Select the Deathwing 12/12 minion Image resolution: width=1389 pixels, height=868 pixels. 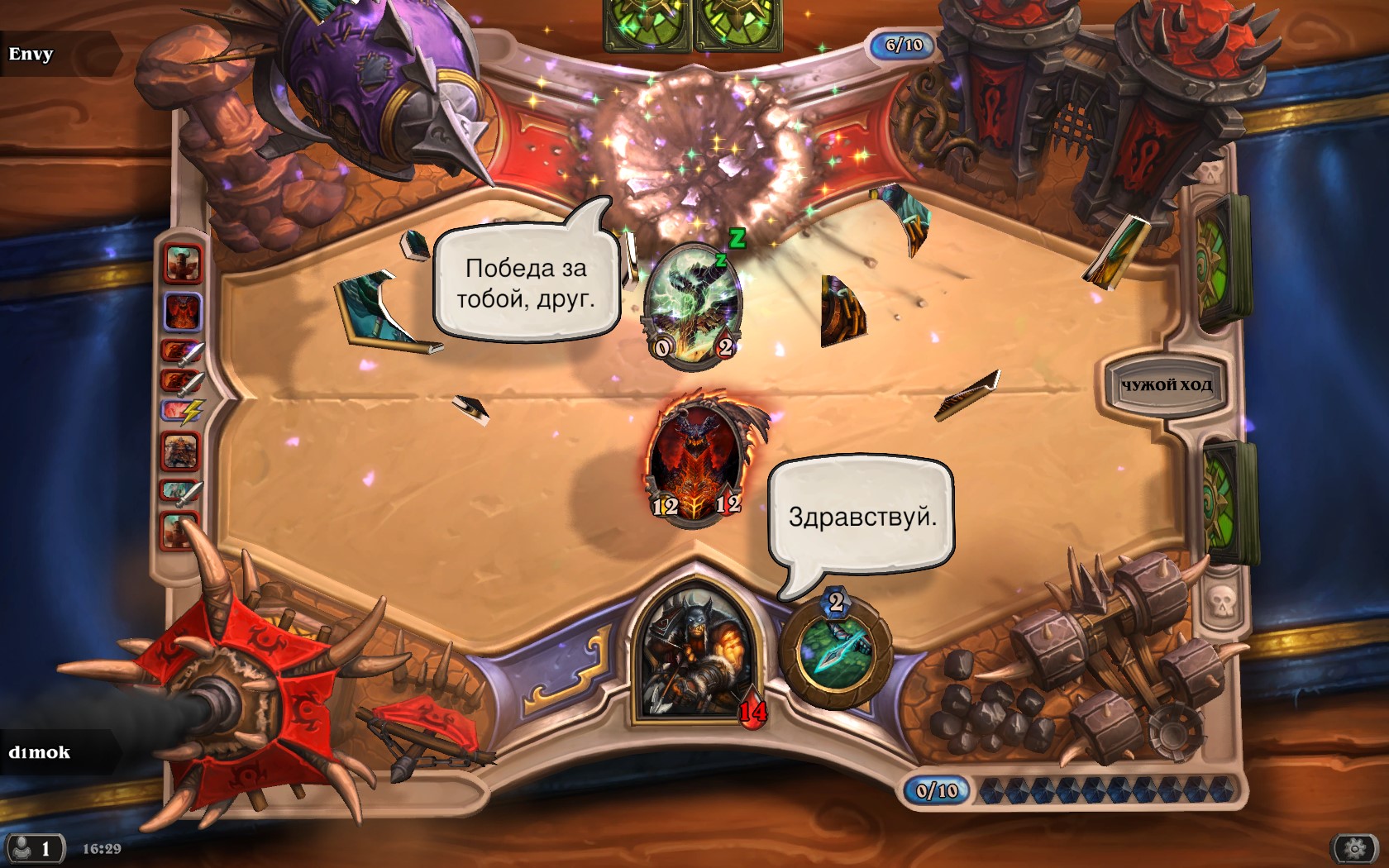pyautogui.click(x=696, y=464)
